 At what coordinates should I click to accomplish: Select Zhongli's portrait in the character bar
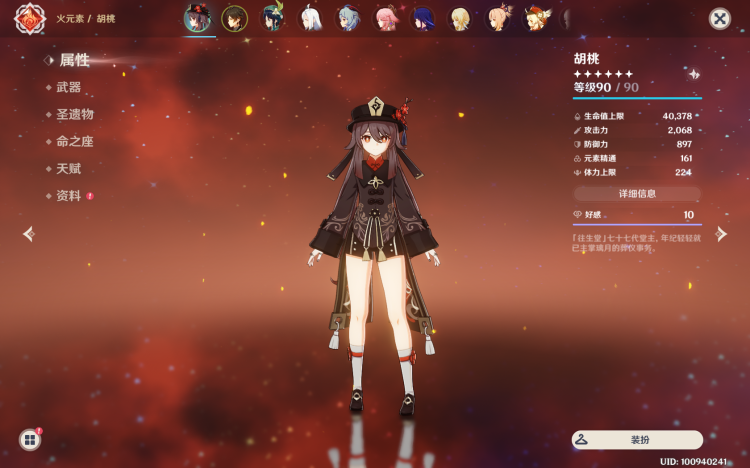click(234, 19)
